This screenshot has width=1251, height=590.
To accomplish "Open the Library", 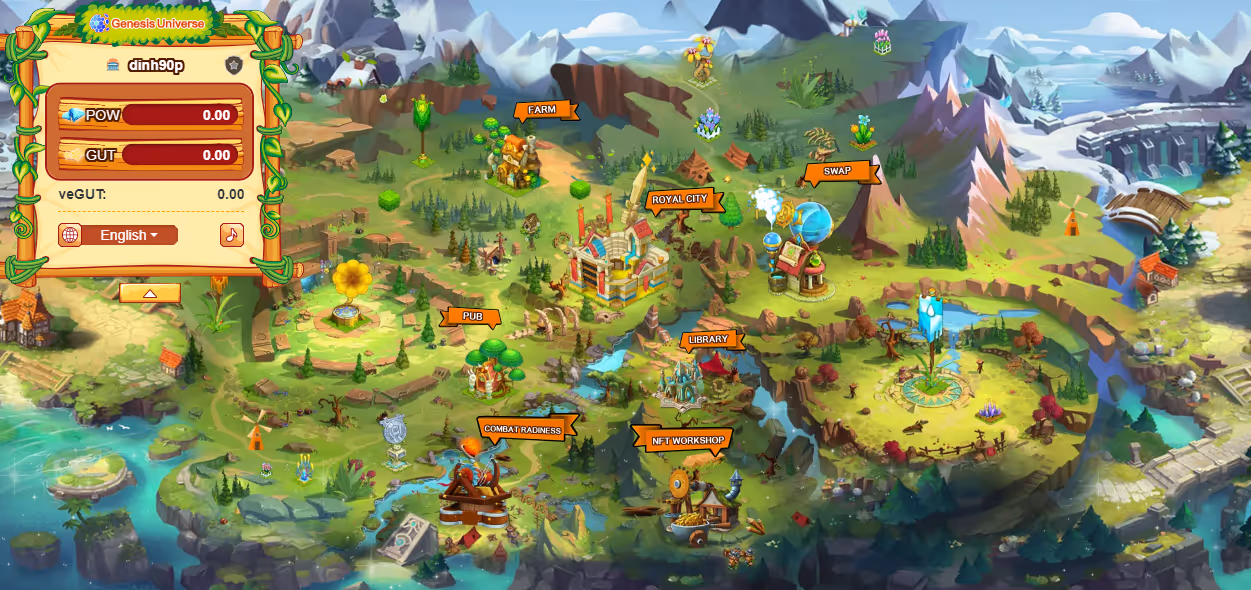I will [x=708, y=340].
